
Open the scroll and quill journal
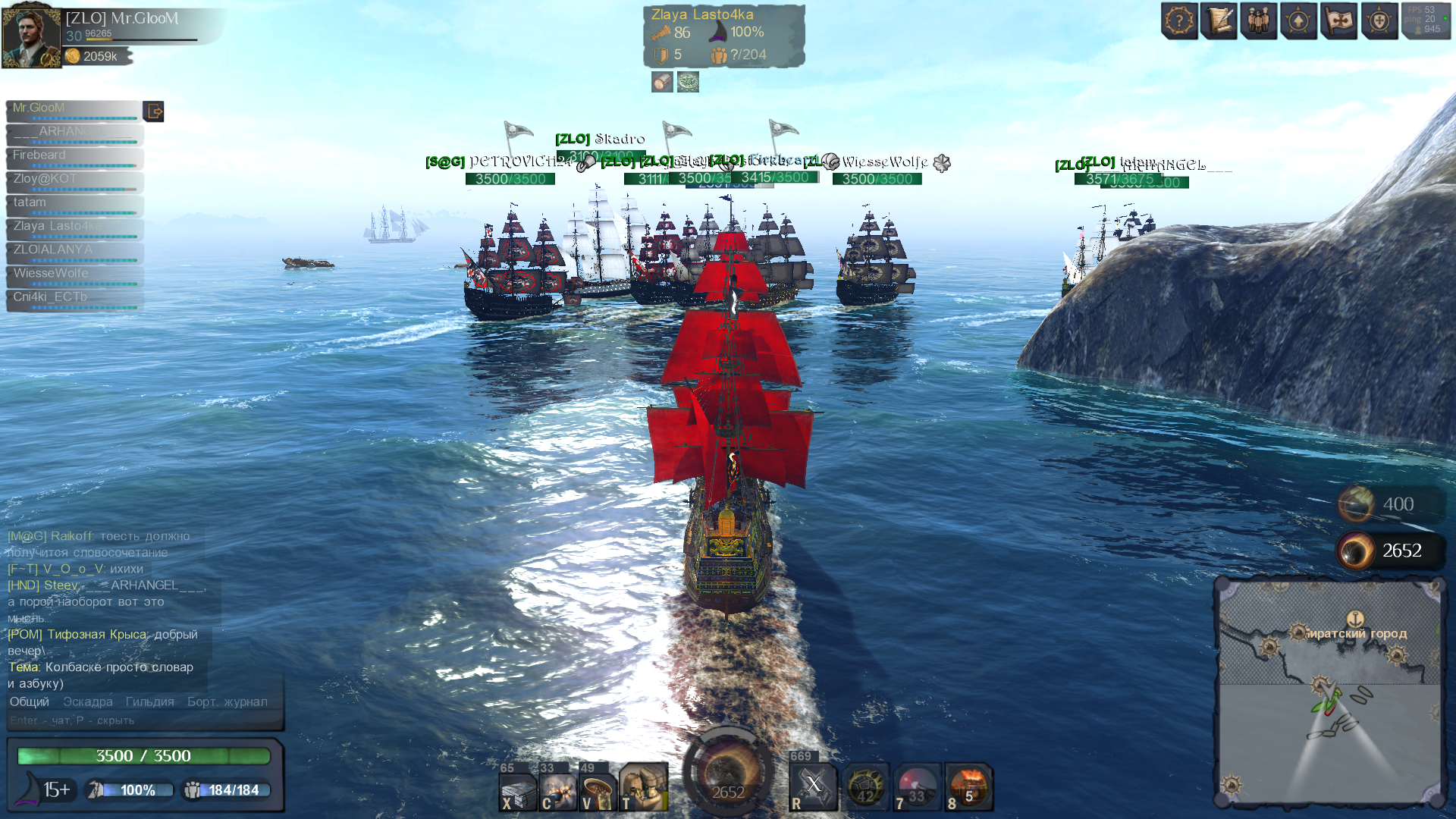pyautogui.click(x=1219, y=20)
